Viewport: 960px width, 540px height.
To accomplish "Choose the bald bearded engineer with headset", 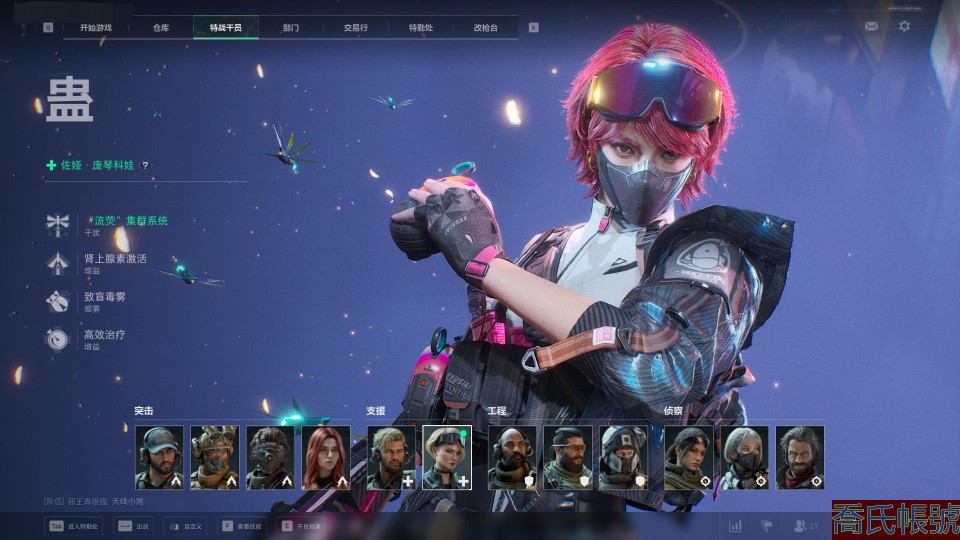I will pyautogui.click(x=512, y=458).
